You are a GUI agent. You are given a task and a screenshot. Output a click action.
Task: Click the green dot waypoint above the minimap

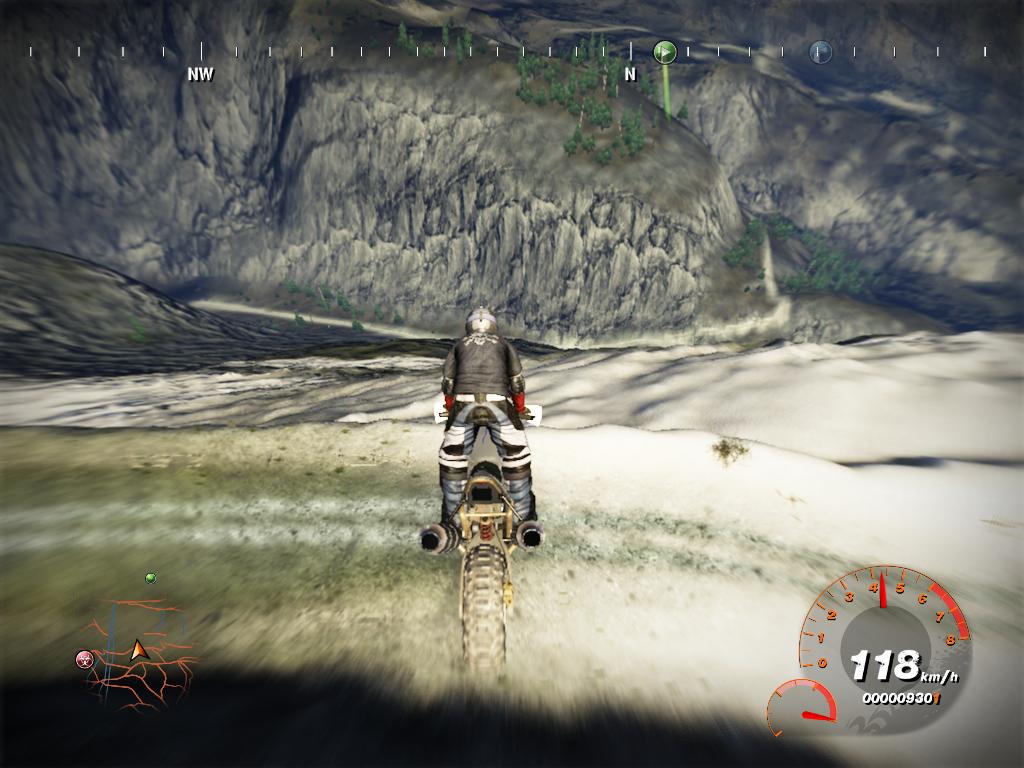(x=151, y=578)
